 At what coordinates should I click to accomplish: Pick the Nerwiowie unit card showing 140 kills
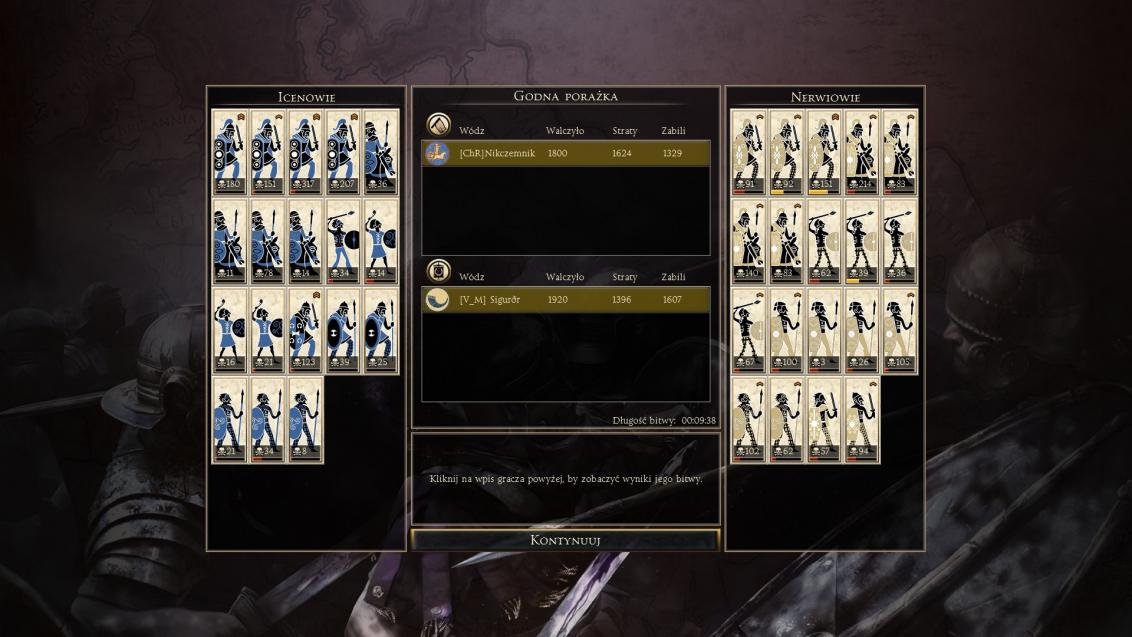[x=748, y=241]
